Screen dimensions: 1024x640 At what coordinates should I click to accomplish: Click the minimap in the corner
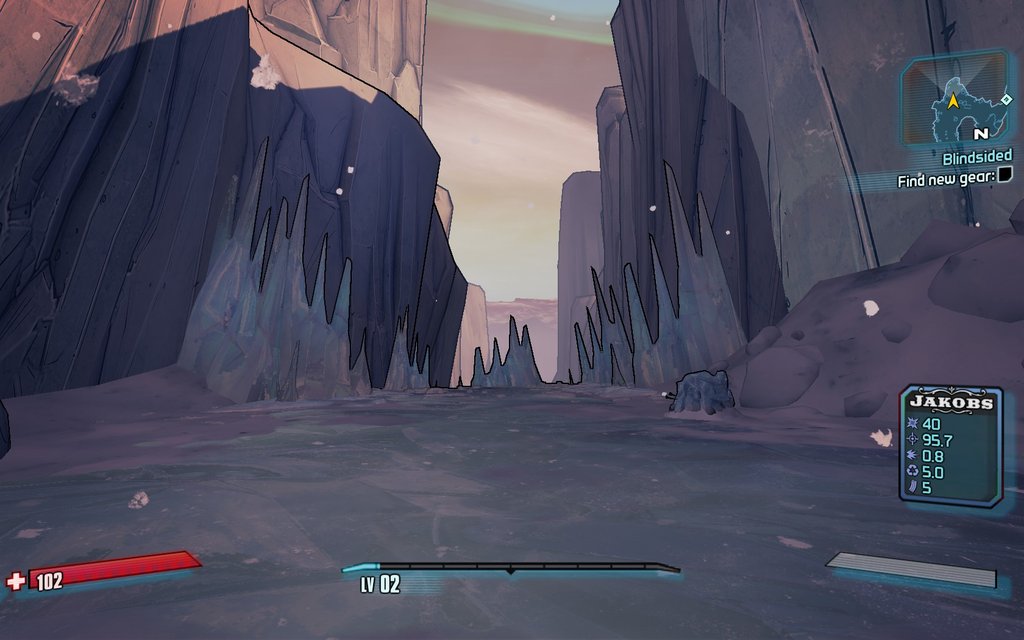coord(956,99)
